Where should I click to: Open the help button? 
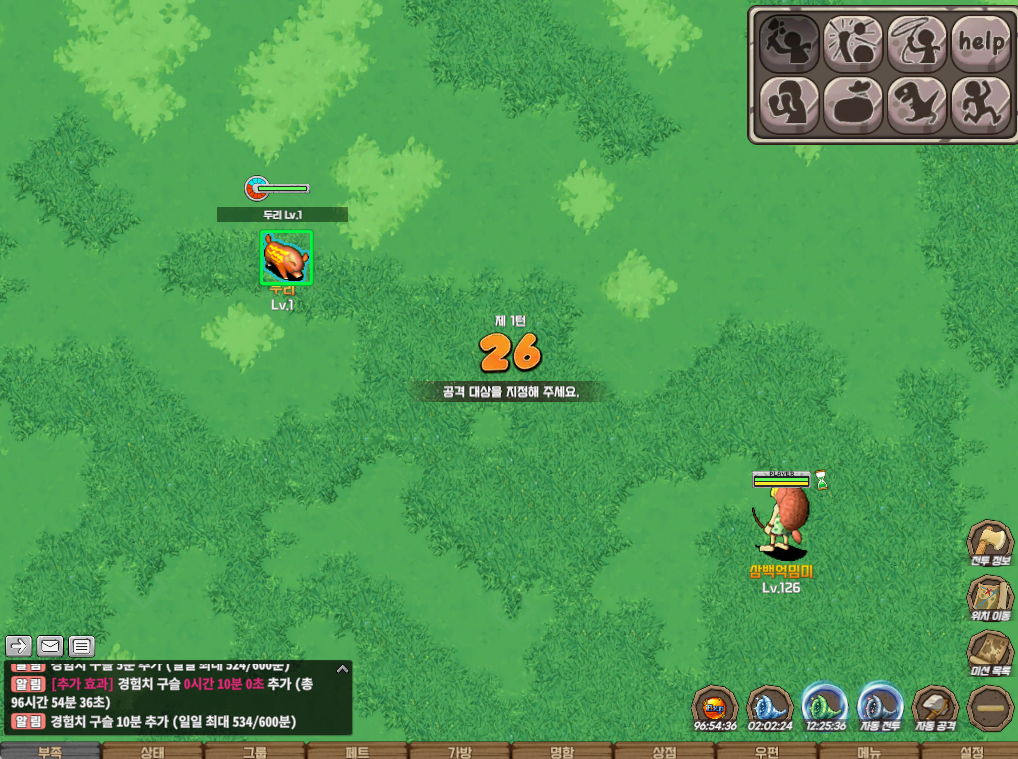click(x=981, y=42)
